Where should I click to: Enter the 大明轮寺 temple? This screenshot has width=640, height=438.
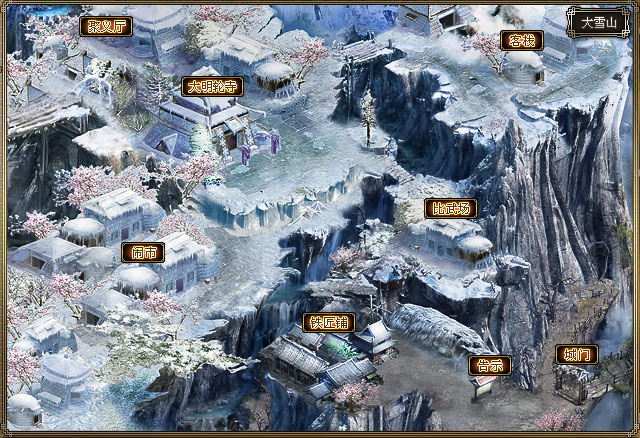(213, 87)
